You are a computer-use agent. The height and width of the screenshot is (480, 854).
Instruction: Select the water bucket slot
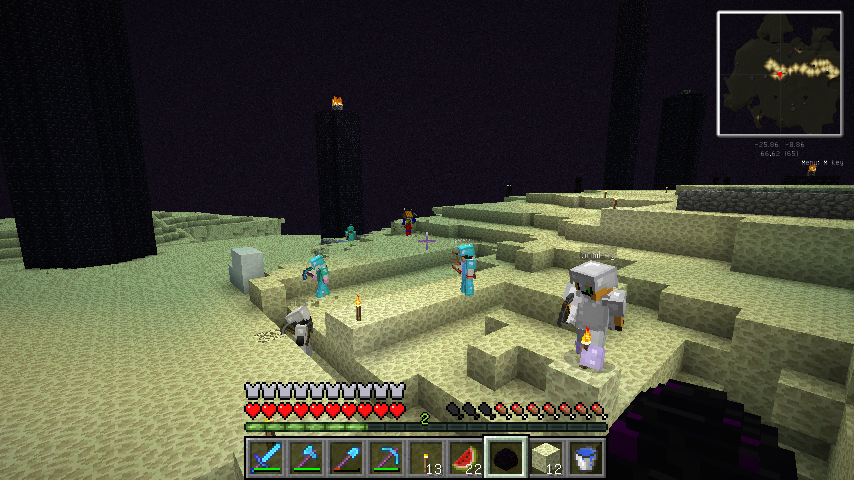(x=586, y=458)
